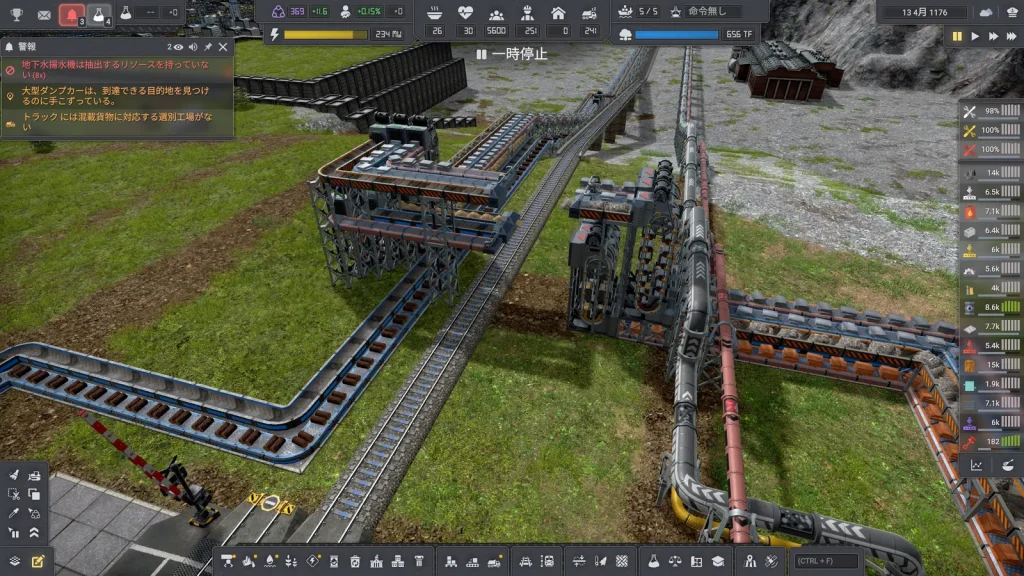Image resolution: width=1024 pixels, height=576 pixels.
Task: Mute alert sounds with the speaker icon
Action: 193,47
